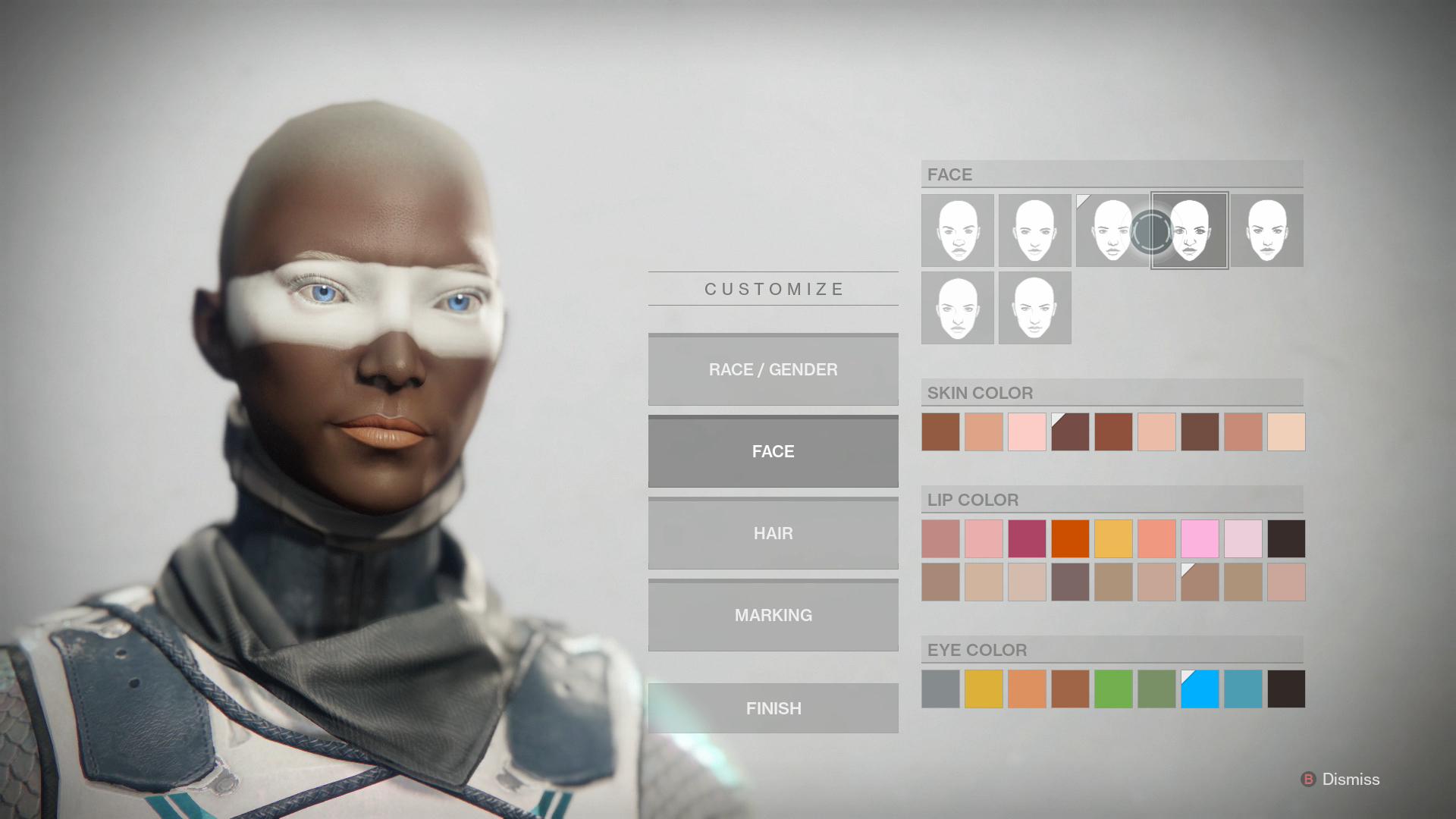
Task: Select the currently marked skin color
Action: [x=1070, y=431]
